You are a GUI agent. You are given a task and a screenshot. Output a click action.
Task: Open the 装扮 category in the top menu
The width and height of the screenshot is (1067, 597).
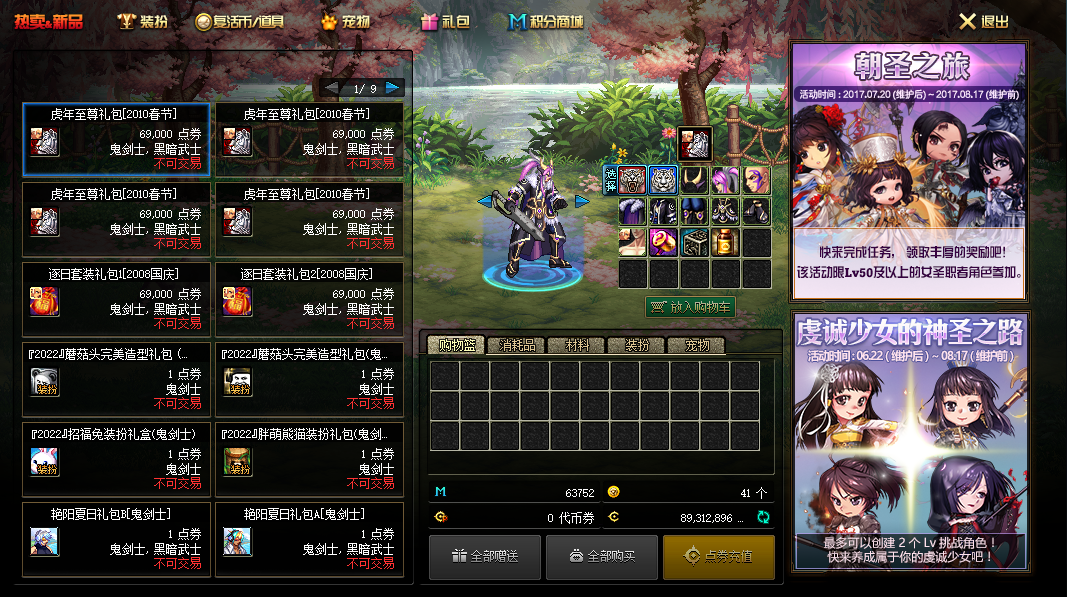[142, 21]
